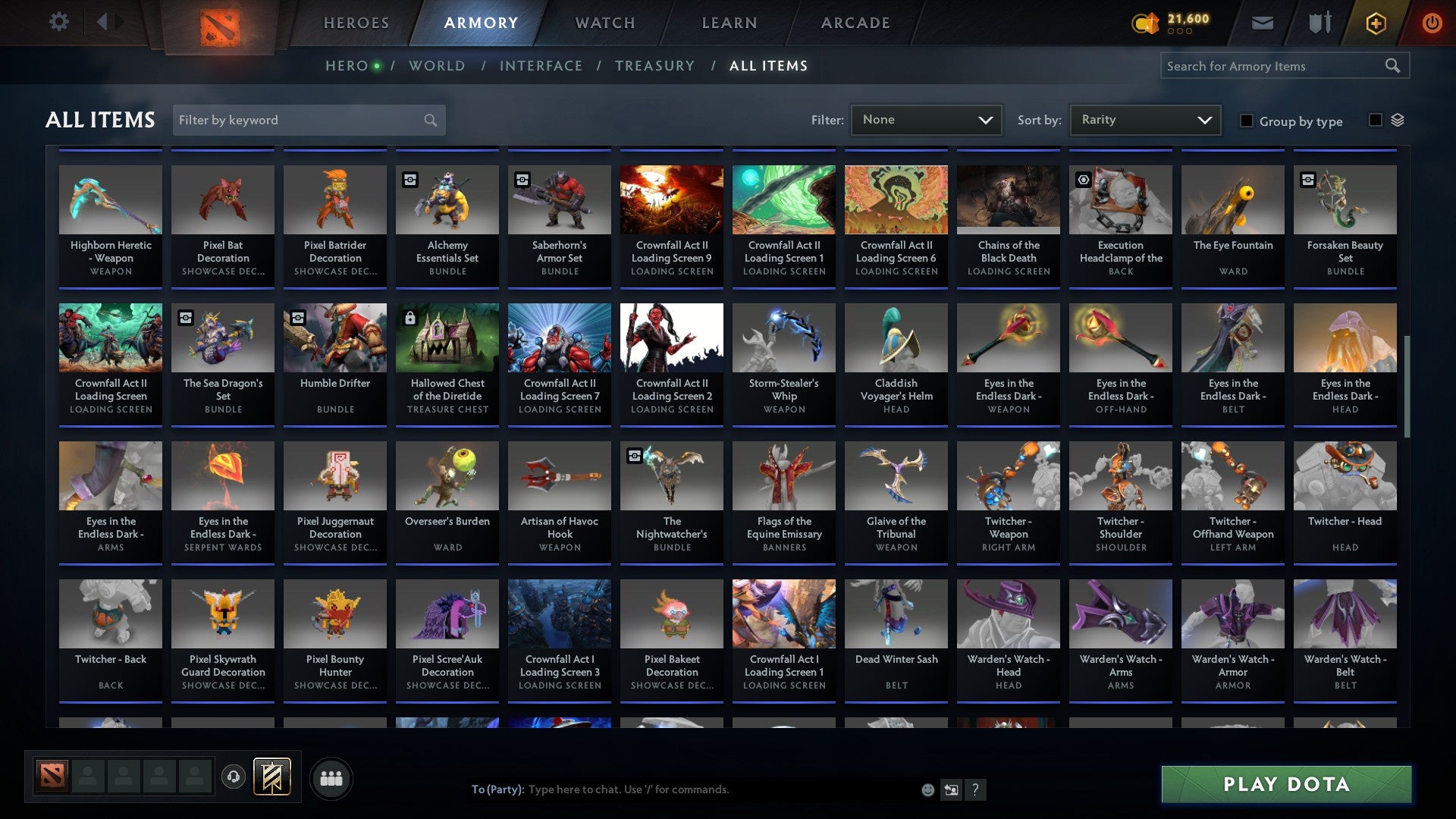
Task: Switch to the ARCADE tab
Action: (x=855, y=23)
